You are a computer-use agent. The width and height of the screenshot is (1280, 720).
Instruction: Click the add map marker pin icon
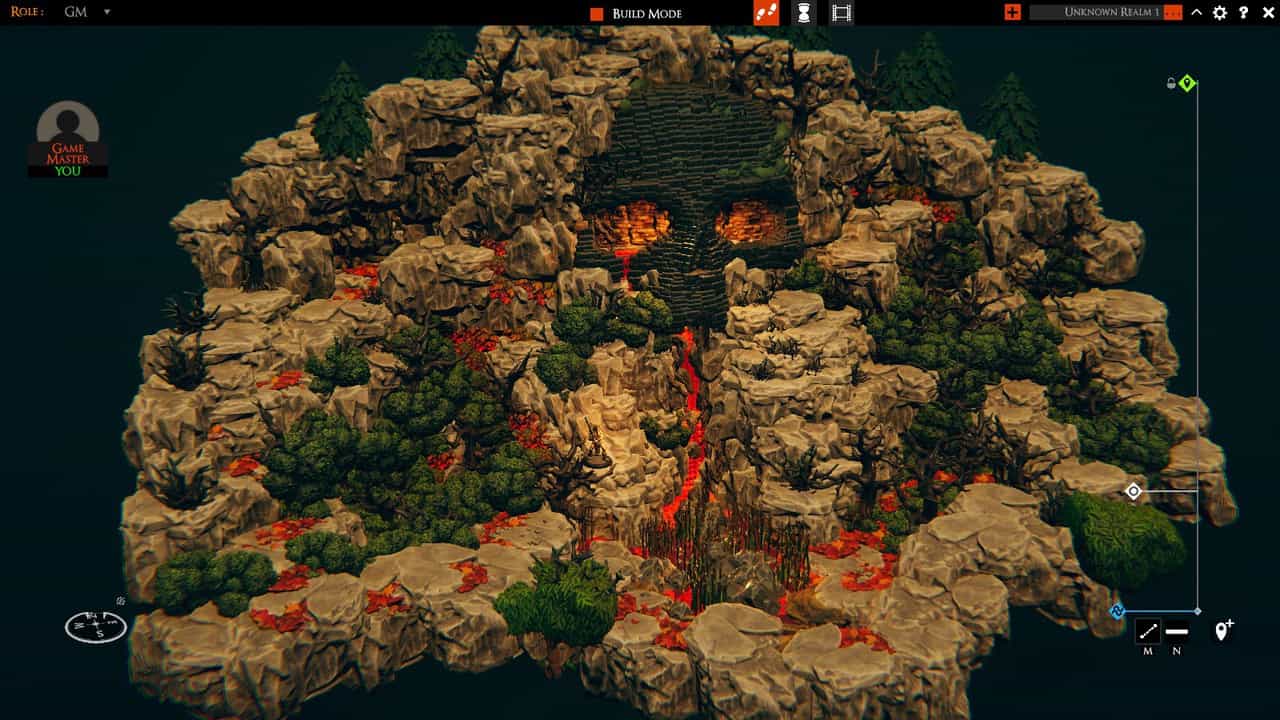(x=1222, y=631)
